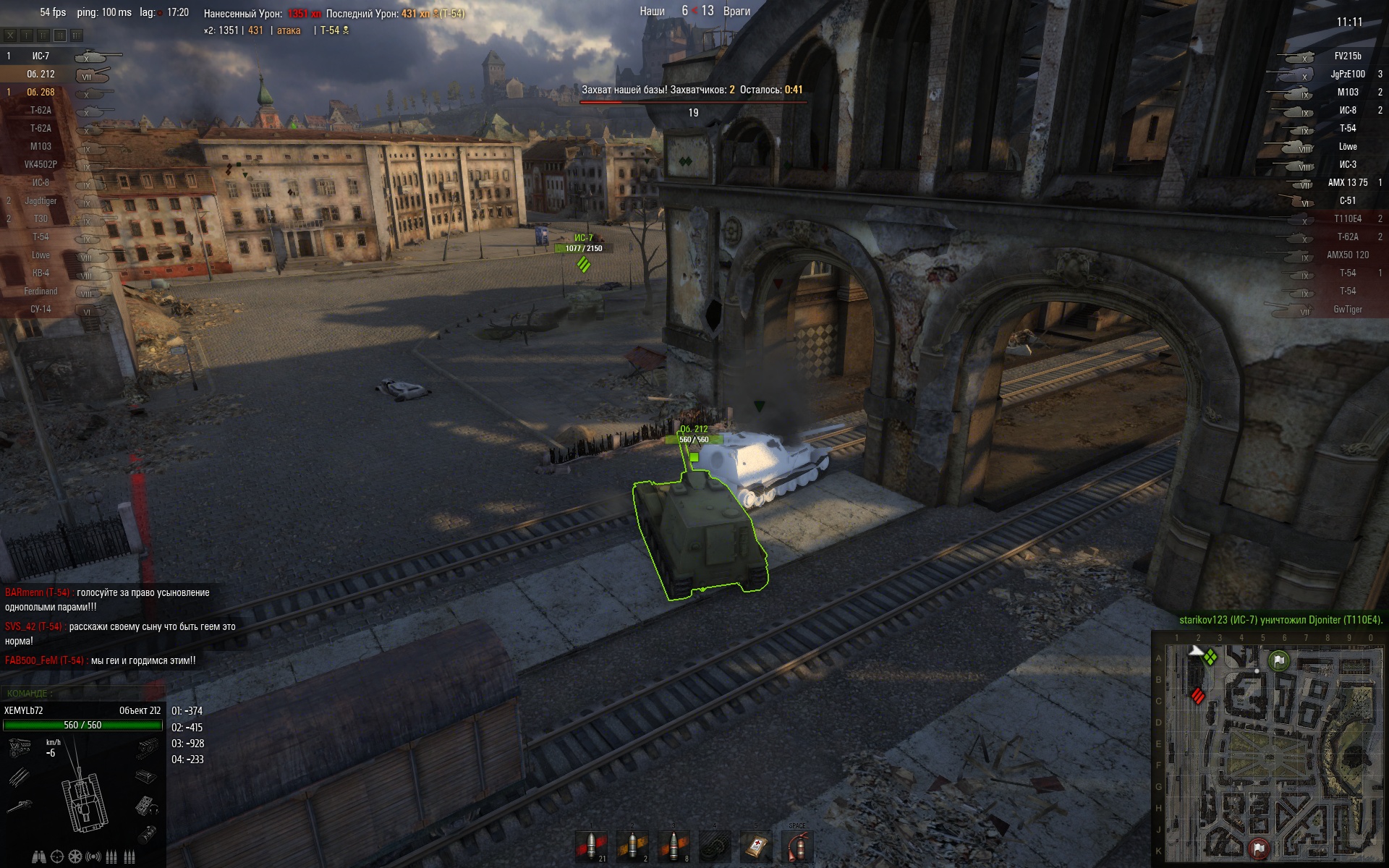
Task: Select Об. 268 in the allied team list
Action: (x=41, y=92)
